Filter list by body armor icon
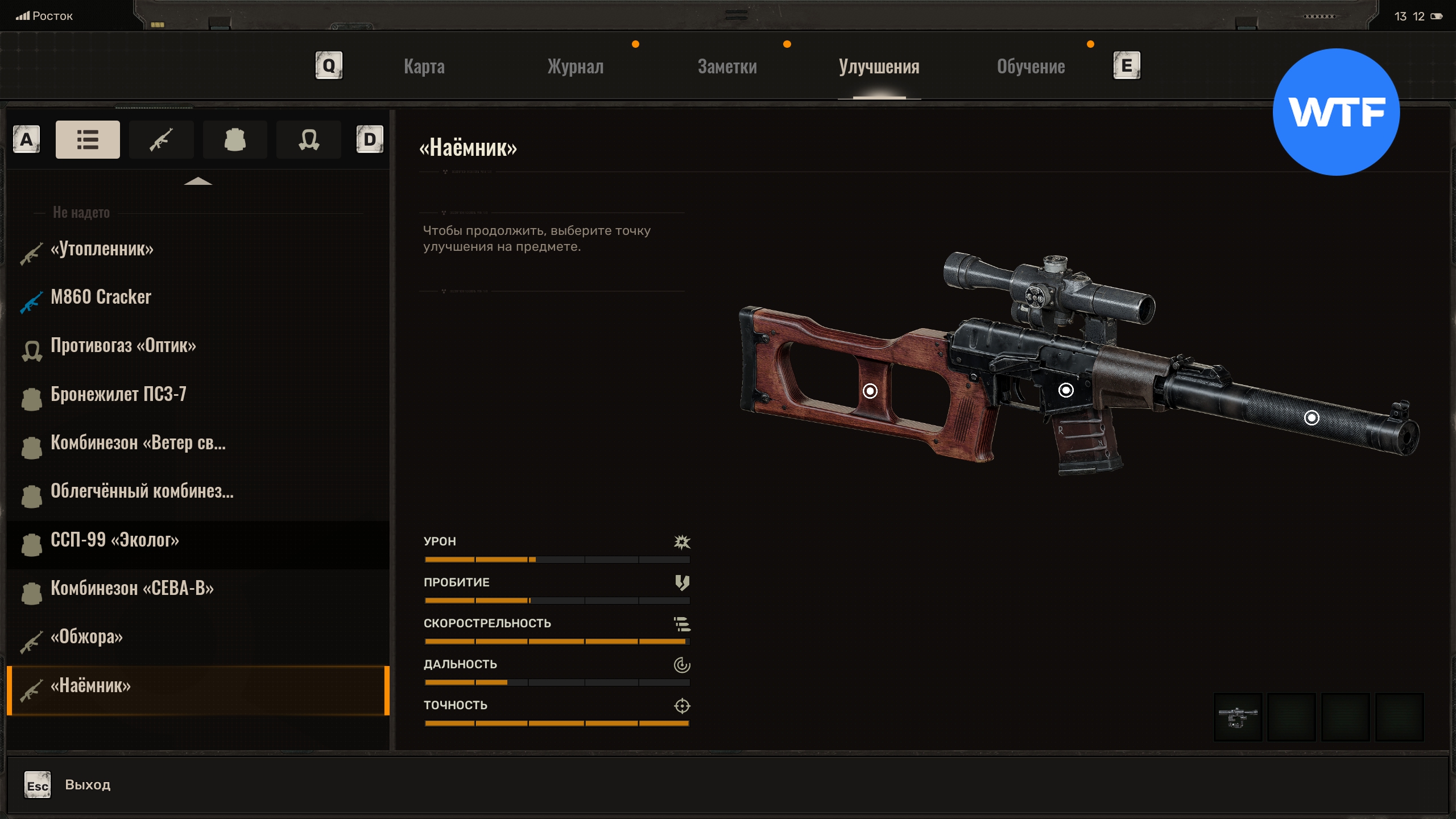 point(235,139)
